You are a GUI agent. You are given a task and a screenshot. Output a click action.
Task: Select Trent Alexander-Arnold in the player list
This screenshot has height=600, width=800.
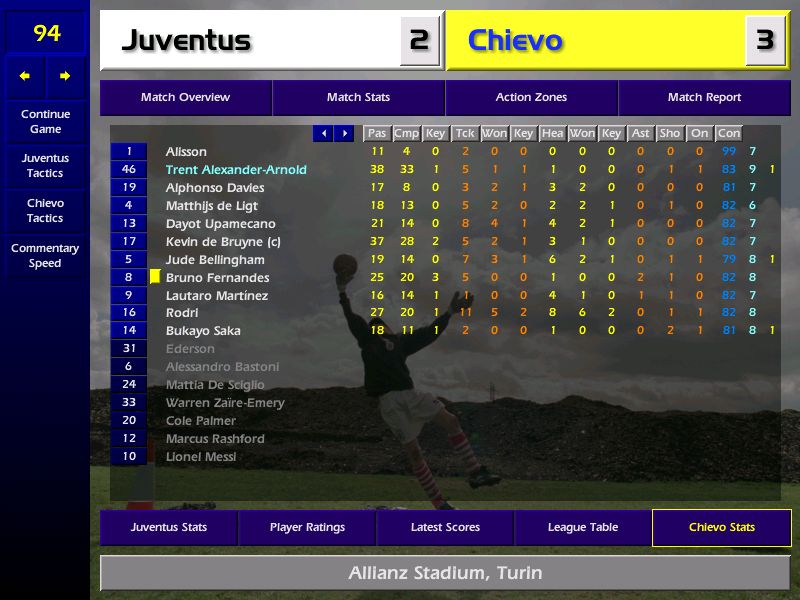(x=236, y=170)
